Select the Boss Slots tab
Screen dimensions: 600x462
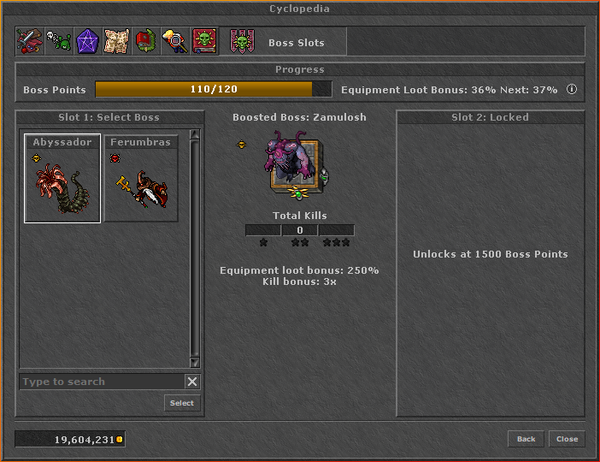[x=283, y=42]
